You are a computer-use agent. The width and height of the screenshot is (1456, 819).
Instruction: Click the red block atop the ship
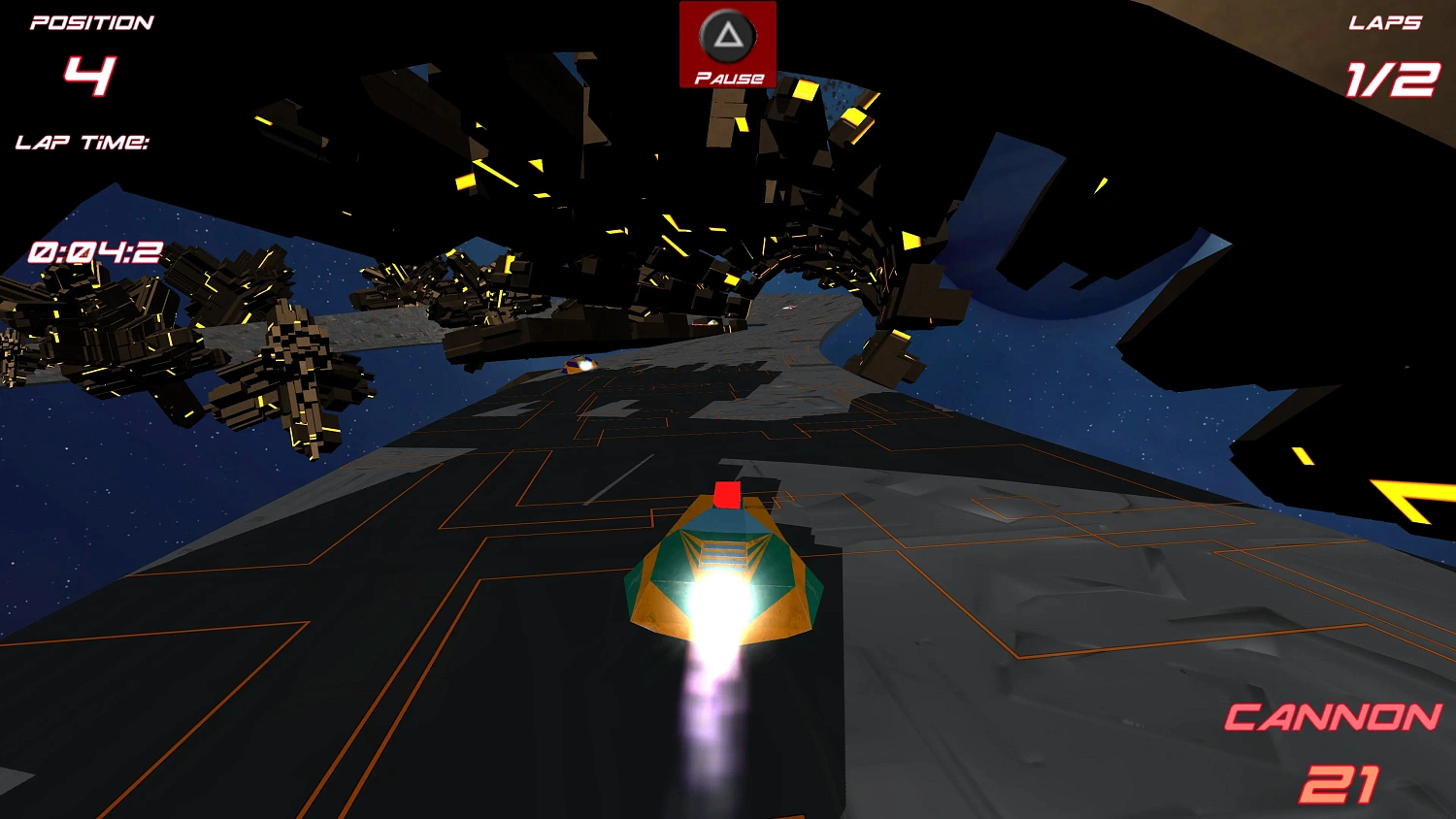tap(728, 497)
